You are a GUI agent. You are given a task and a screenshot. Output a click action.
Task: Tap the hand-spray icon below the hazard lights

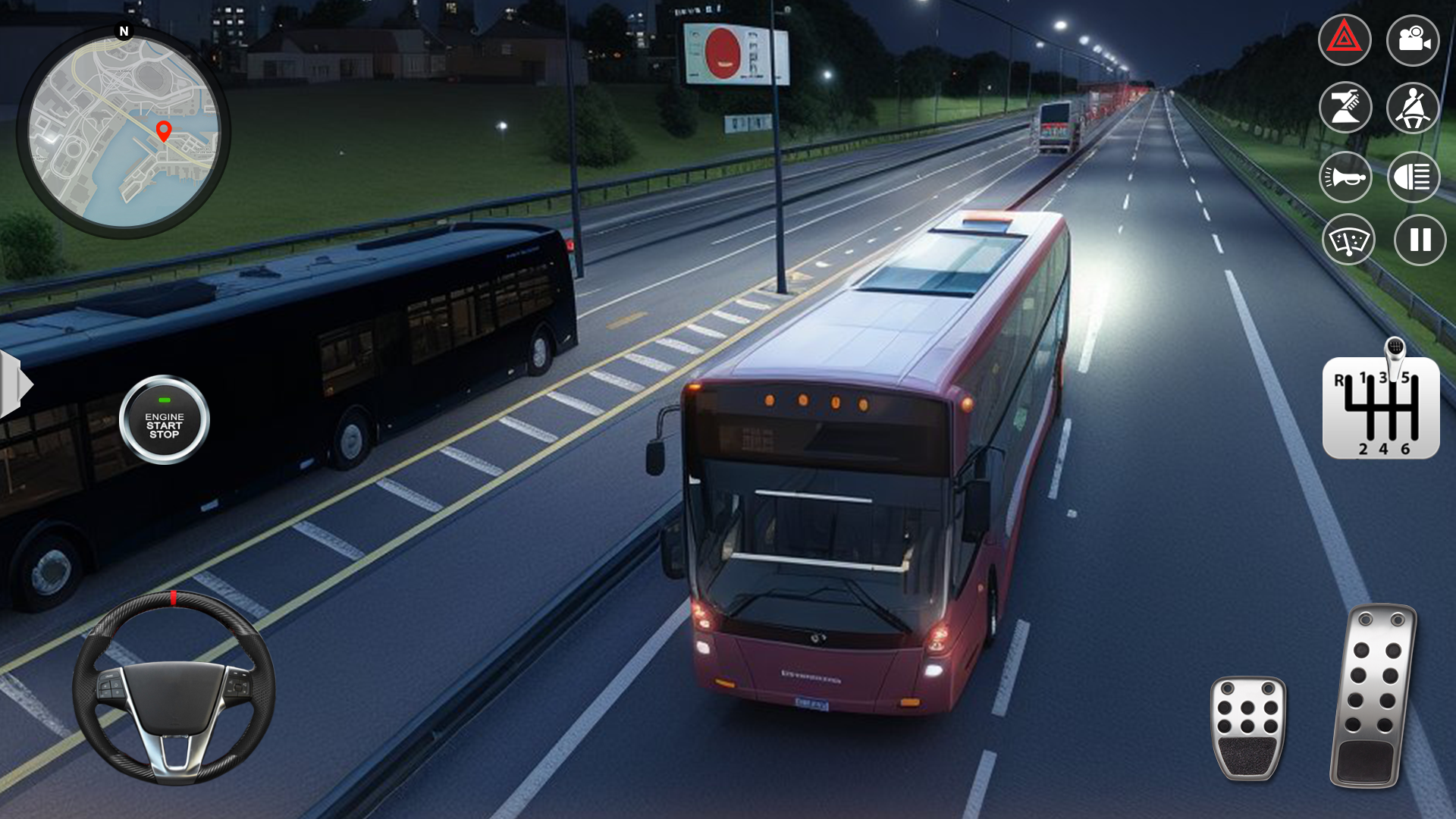point(1345,108)
